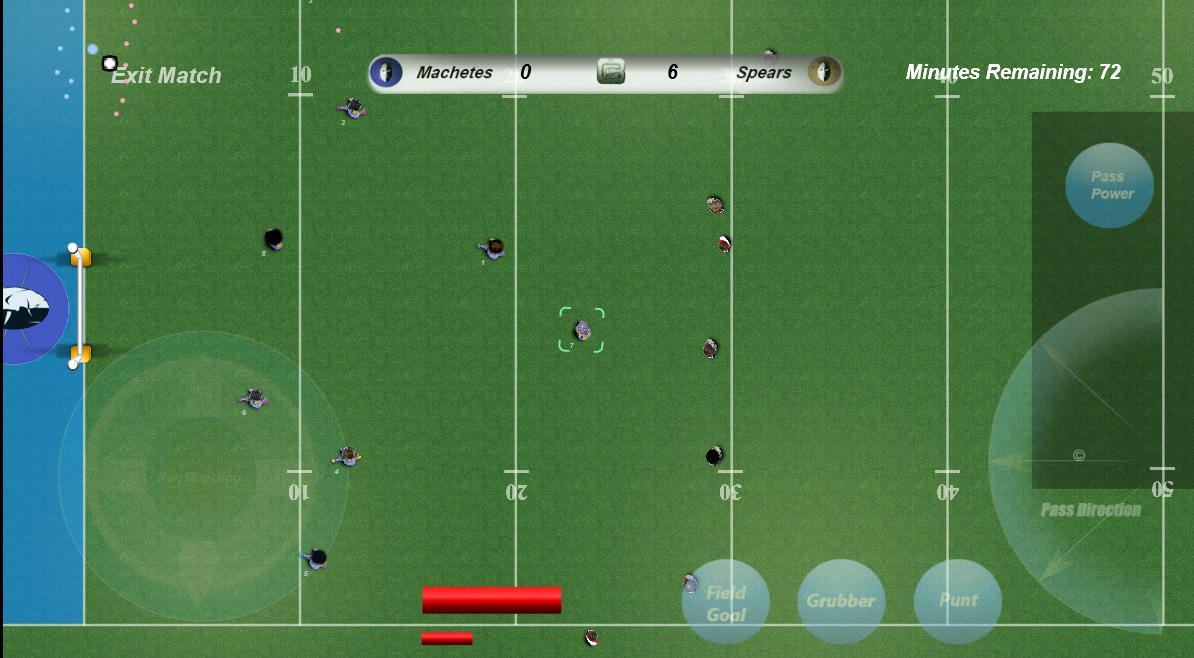
Task: Select the highlighted player with green brackets
Action: [x=581, y=330]
